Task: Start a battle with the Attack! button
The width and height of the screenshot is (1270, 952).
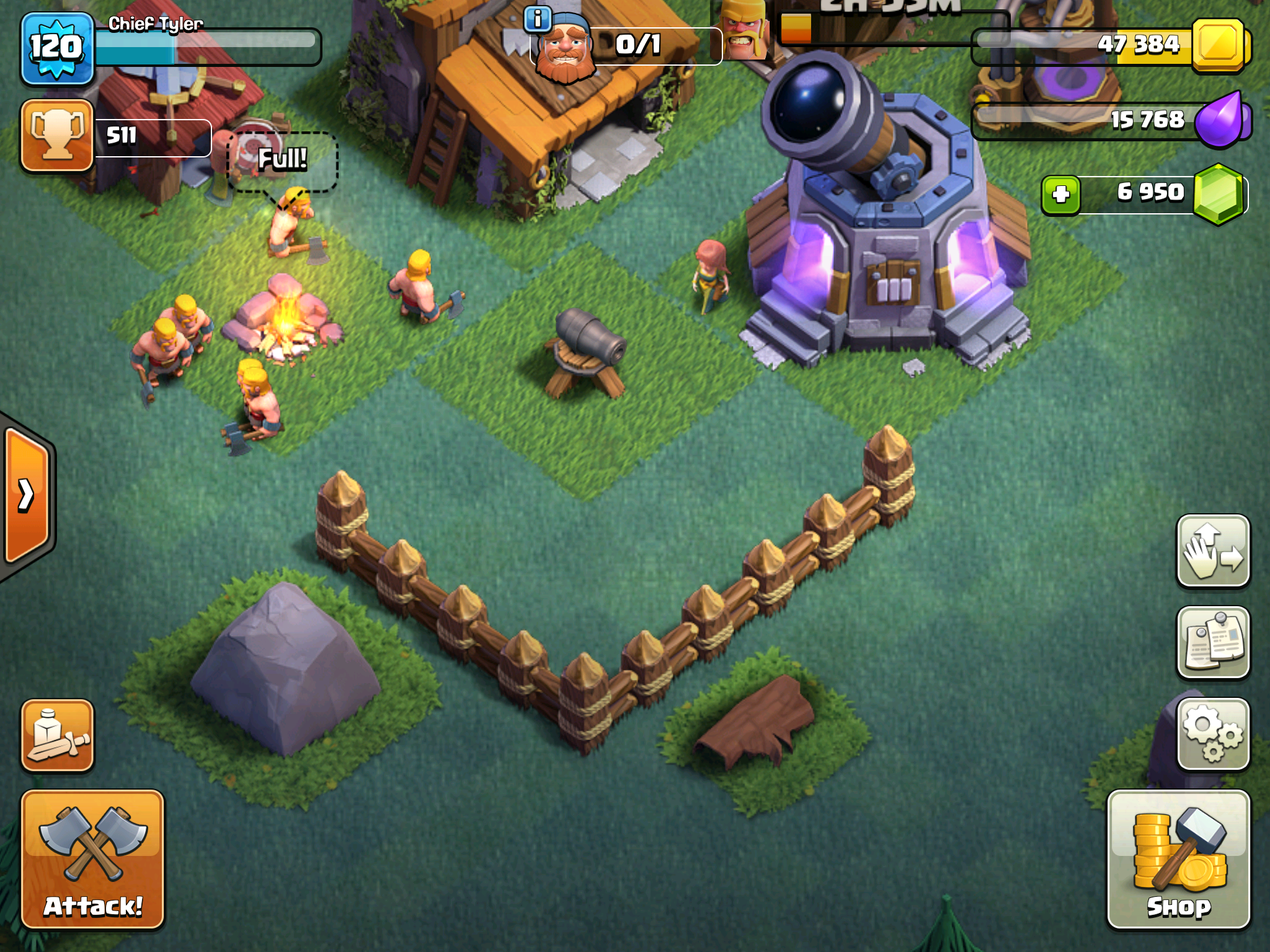Action: coord(93,859)
